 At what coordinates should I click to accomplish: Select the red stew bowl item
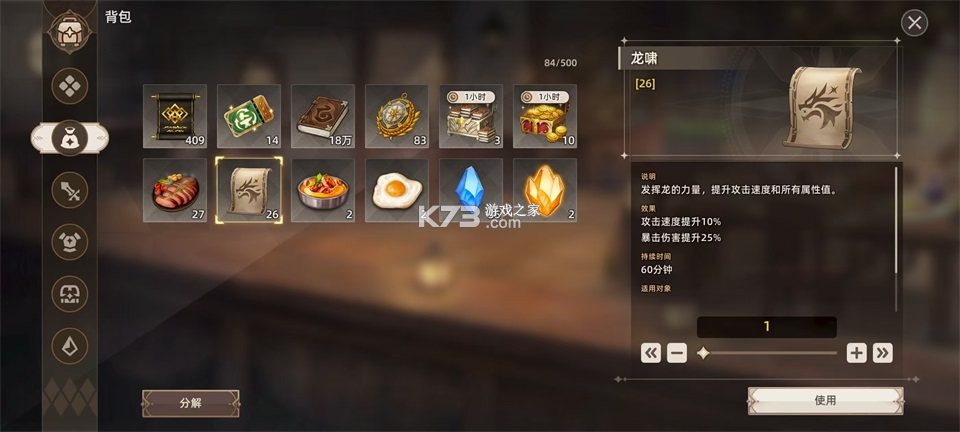(323, 190)
